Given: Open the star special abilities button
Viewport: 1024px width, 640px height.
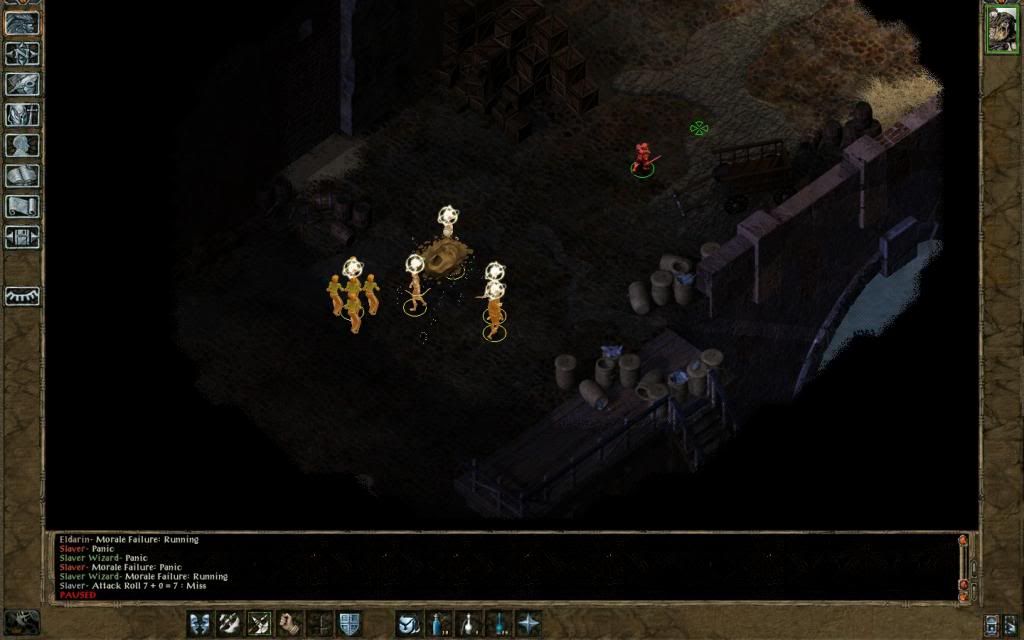Looking at the screenshot, I should pos(528,623).
